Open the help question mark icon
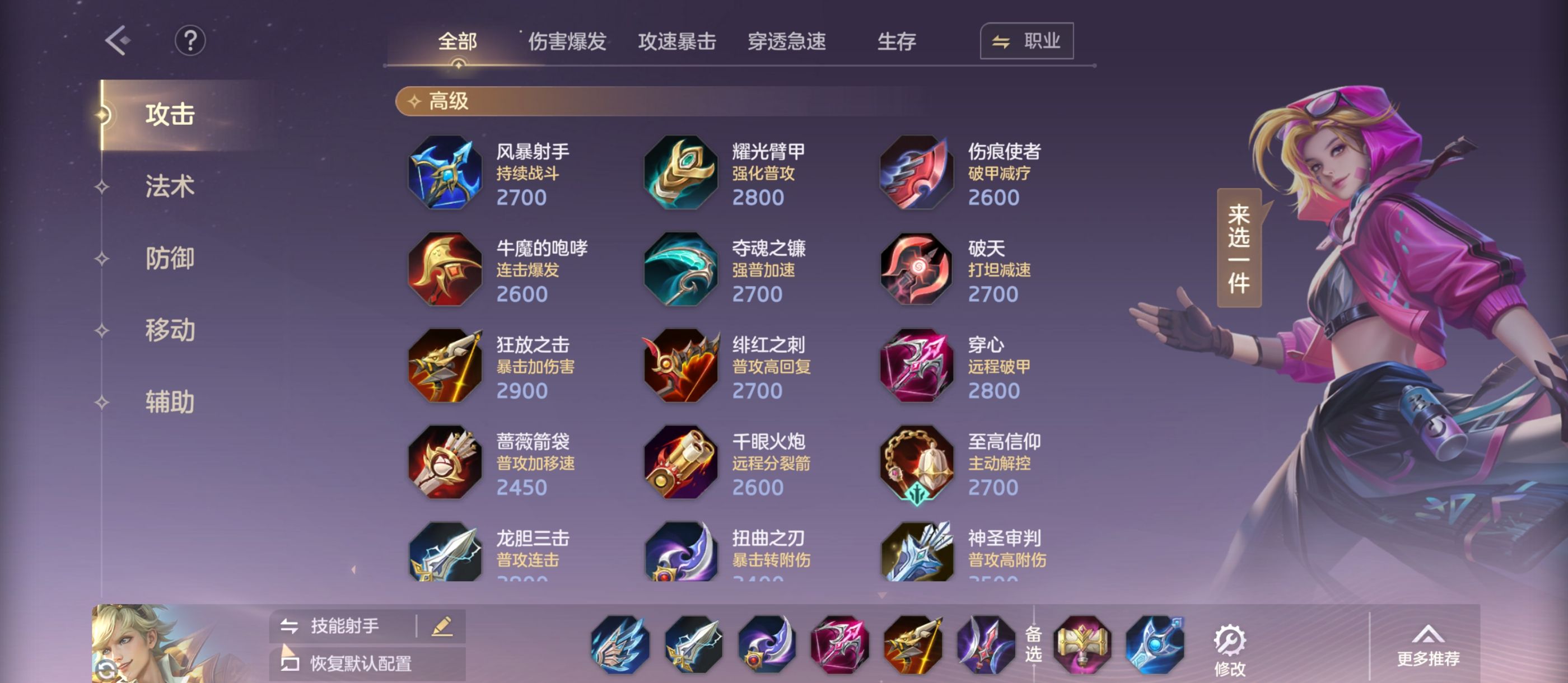1568x683 pixels. (x=190, y=40)
